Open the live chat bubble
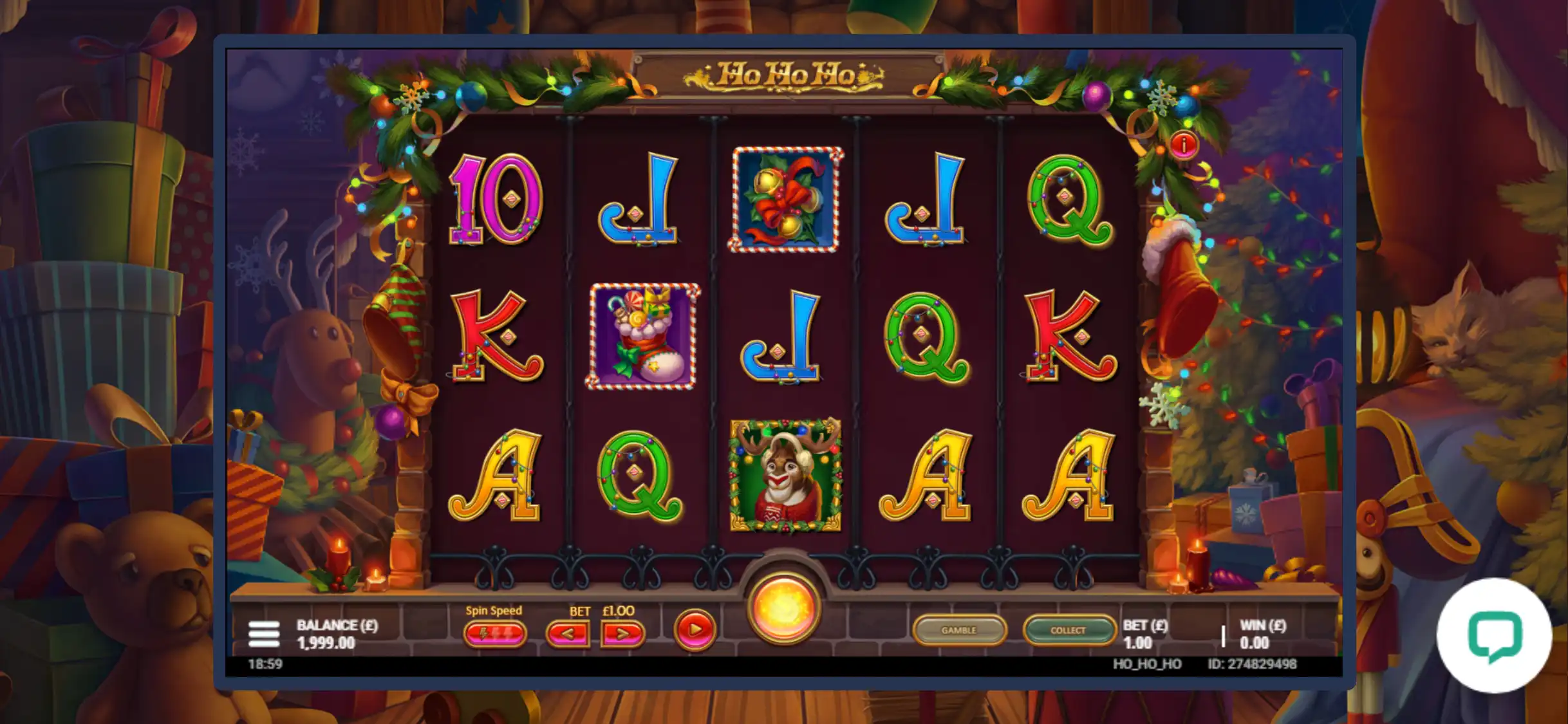The height and width of the screenshot is (724, 1568). click(1495, 635)
